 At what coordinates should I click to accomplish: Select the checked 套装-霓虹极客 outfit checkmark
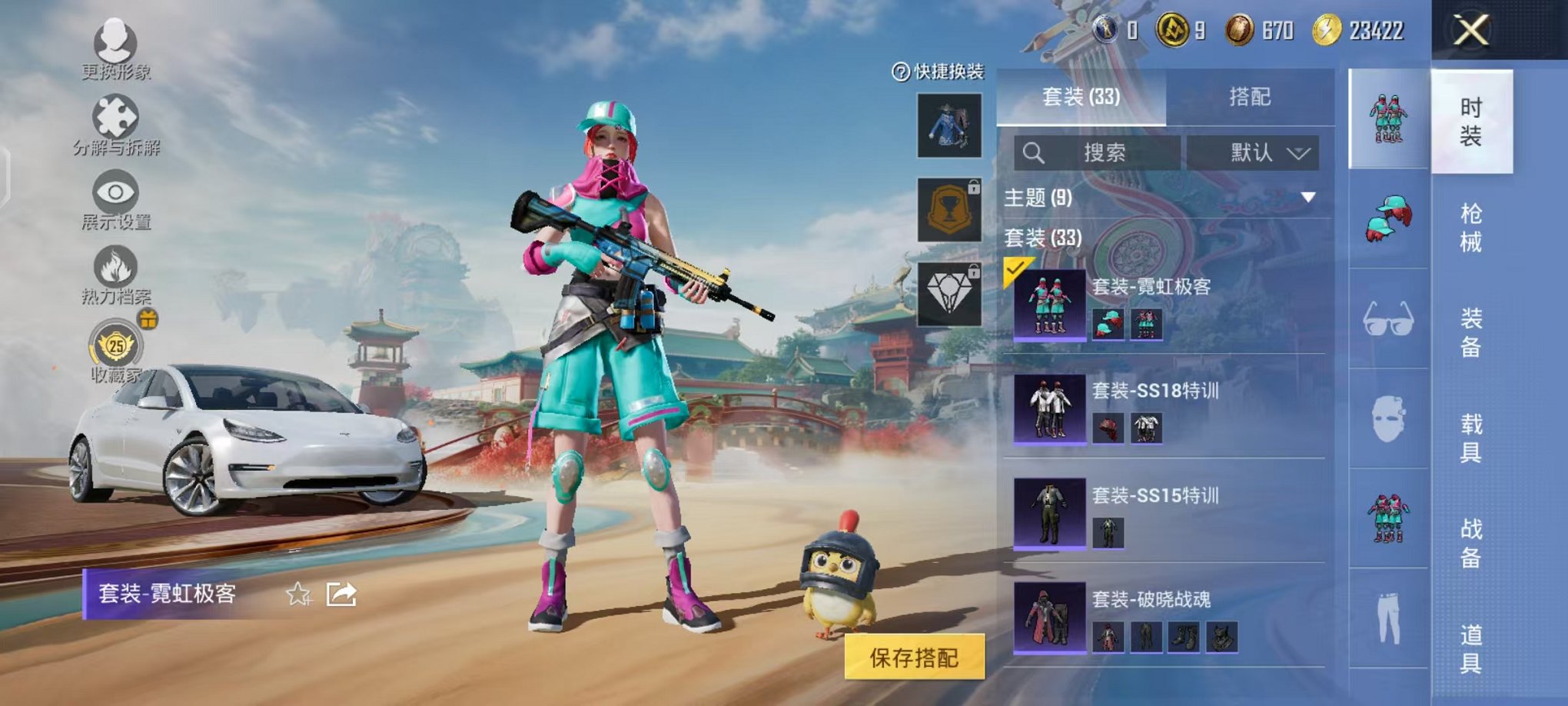[x=1016, y=267]
